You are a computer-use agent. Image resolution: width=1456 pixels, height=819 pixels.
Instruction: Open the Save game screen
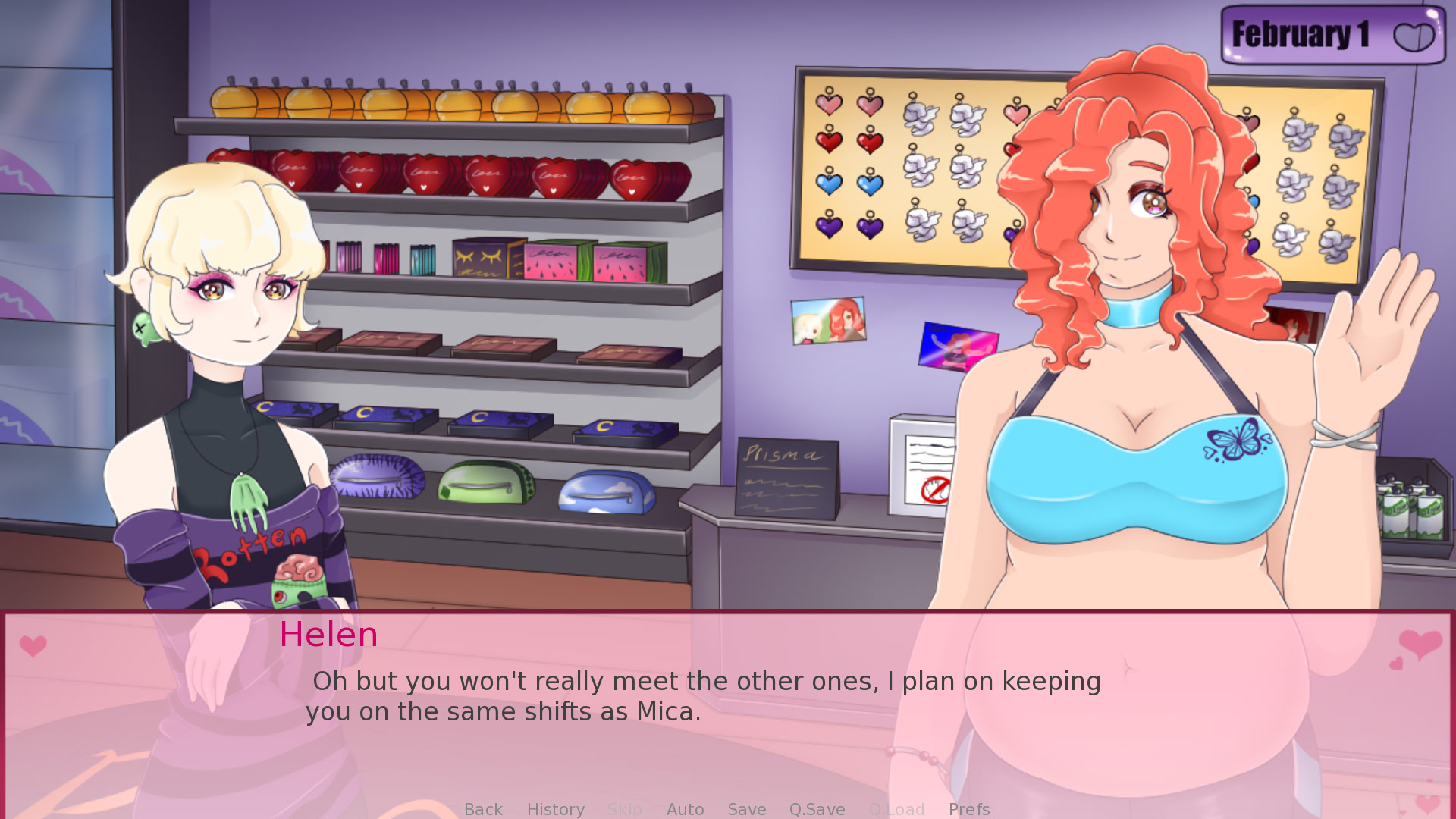pyautogui.click(x=746, y=809)
